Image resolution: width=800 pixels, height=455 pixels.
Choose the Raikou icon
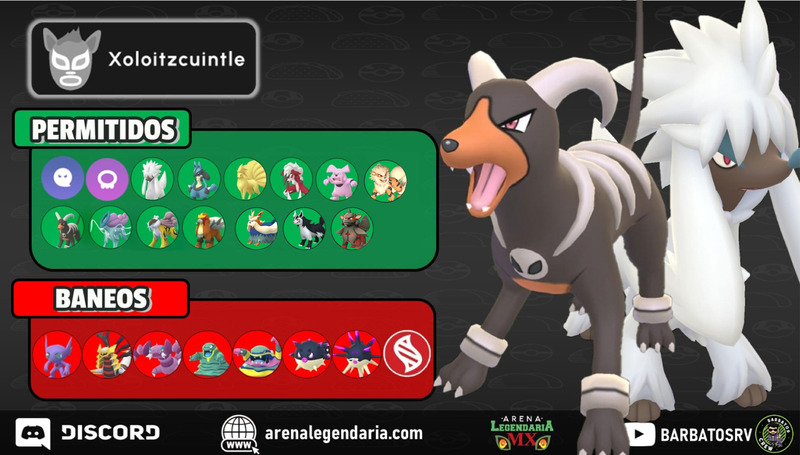(156, 227)
